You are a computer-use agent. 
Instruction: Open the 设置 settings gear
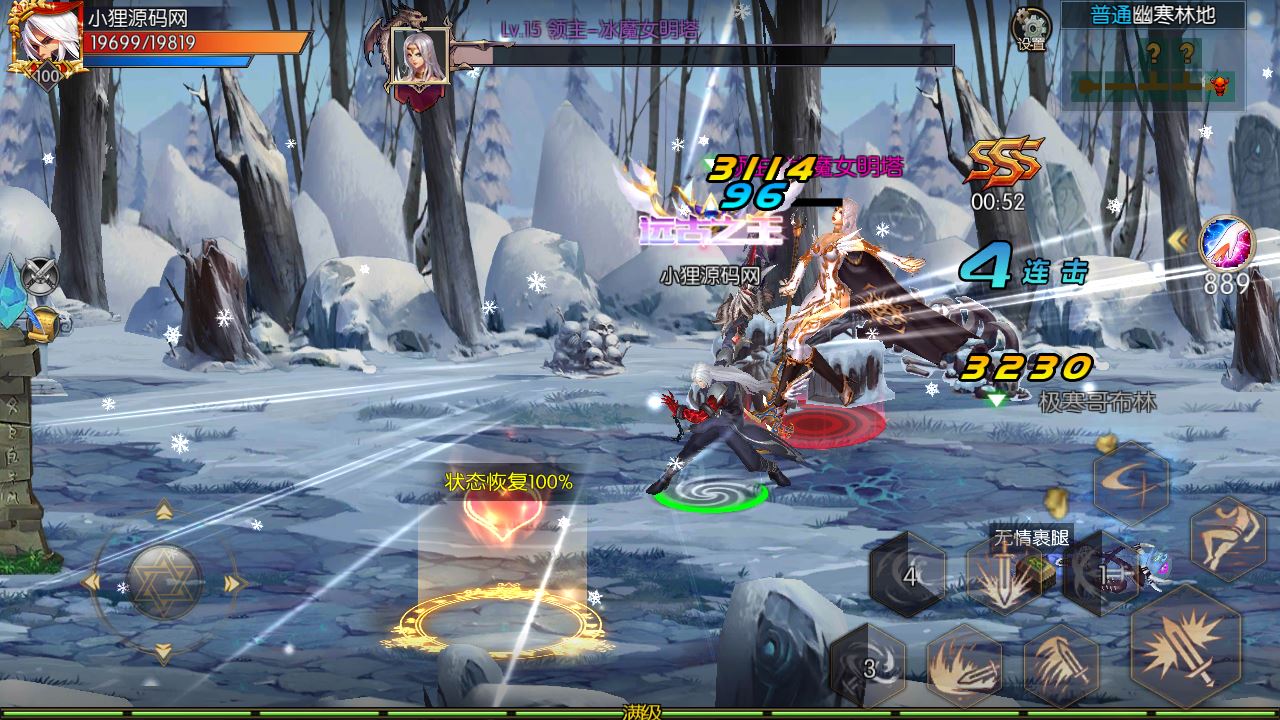click(x=1031, y=28)
